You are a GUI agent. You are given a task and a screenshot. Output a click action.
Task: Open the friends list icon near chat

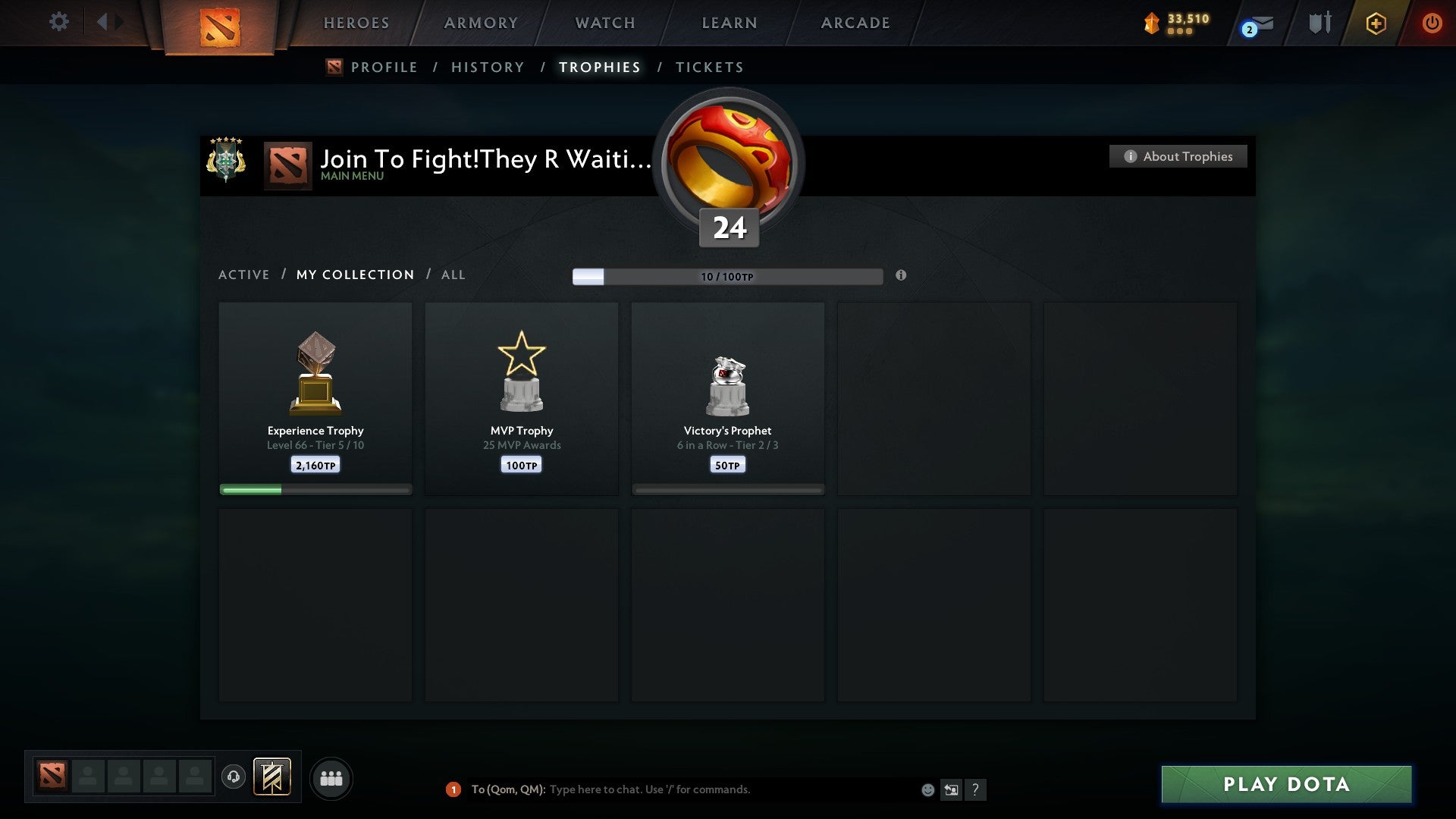click(x=331, y=778)
